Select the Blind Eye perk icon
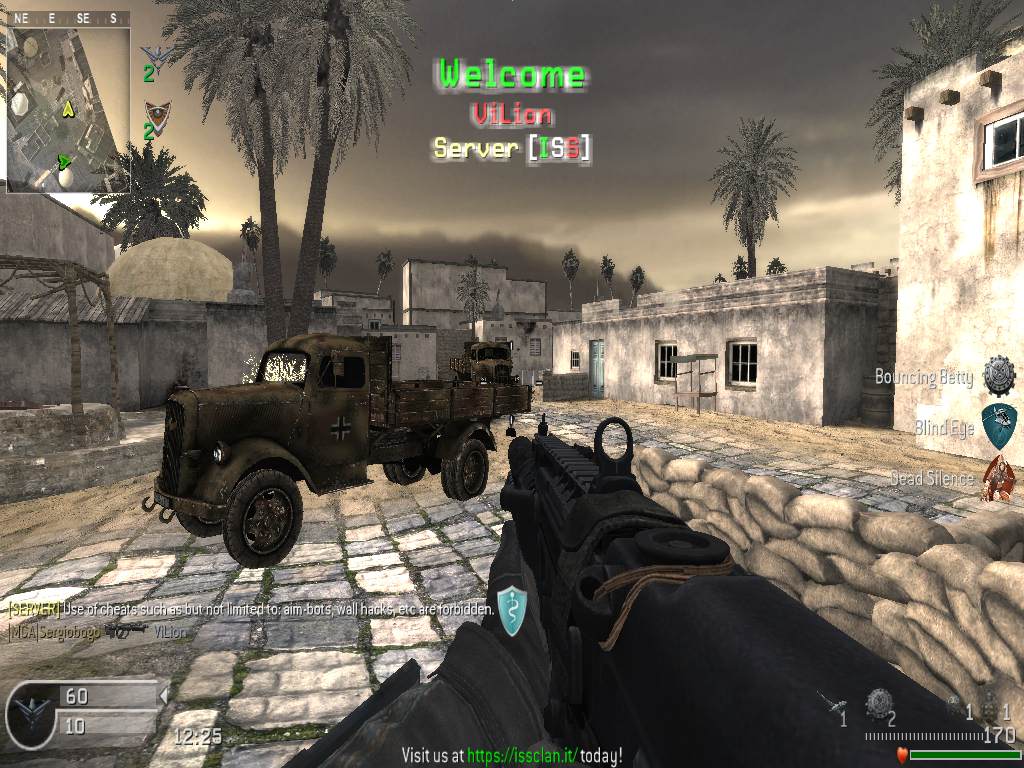 998,427
